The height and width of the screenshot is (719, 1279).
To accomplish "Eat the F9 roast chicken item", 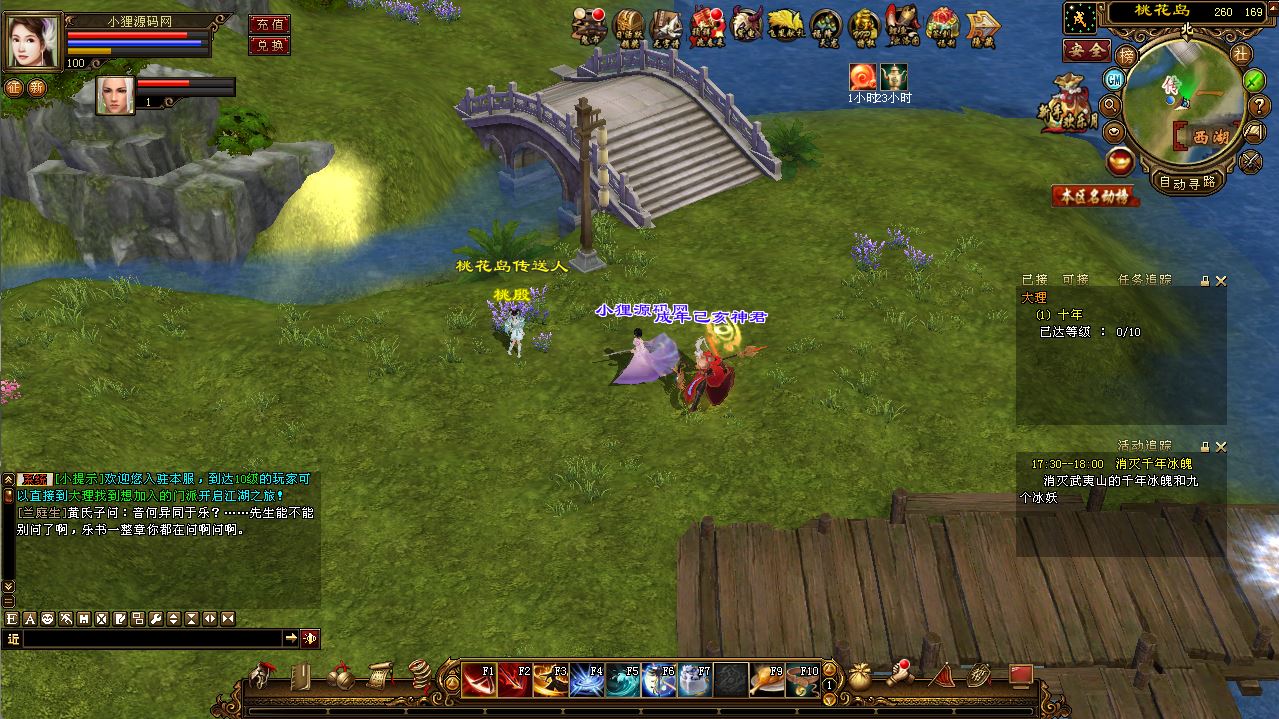I will [766, 680].
